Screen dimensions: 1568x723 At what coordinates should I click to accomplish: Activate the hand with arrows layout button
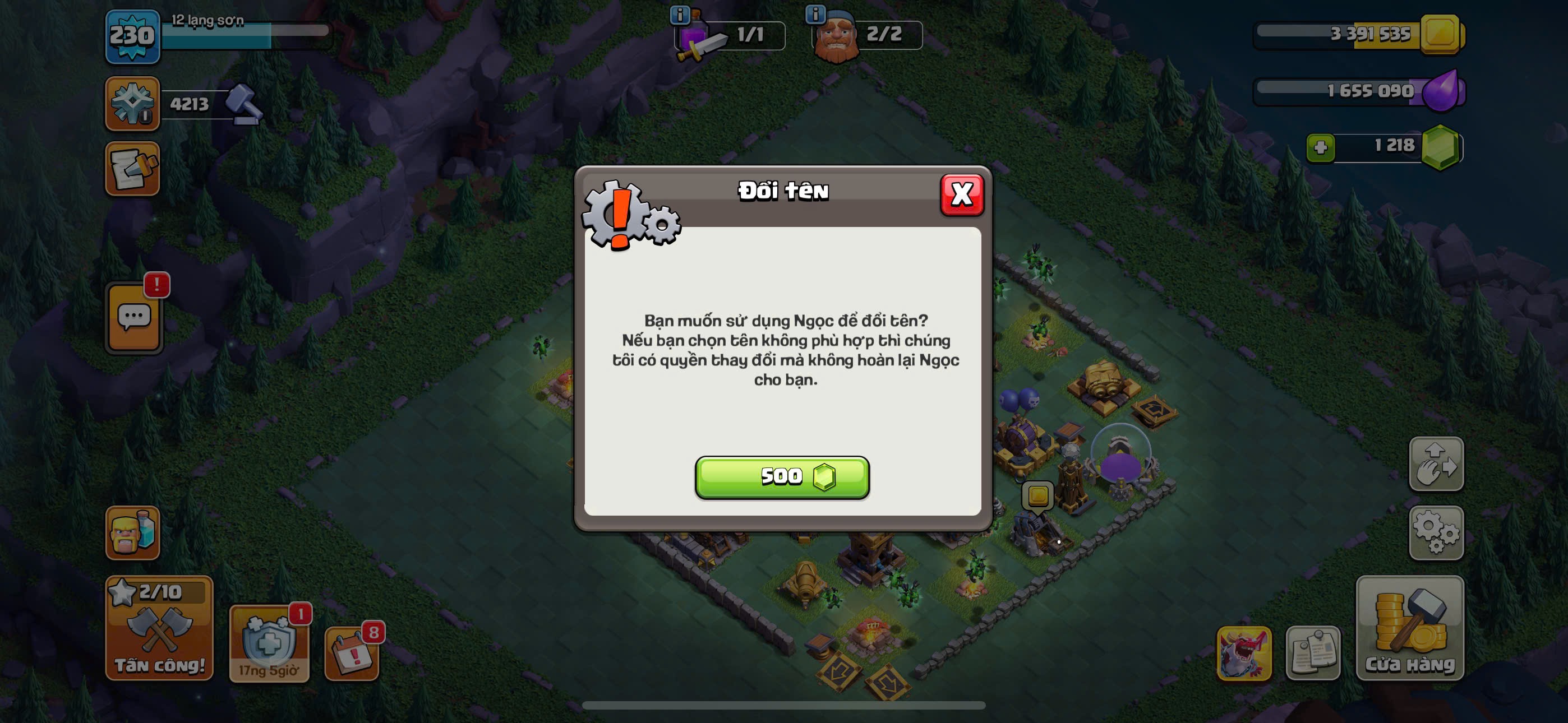pos(1436,464)
